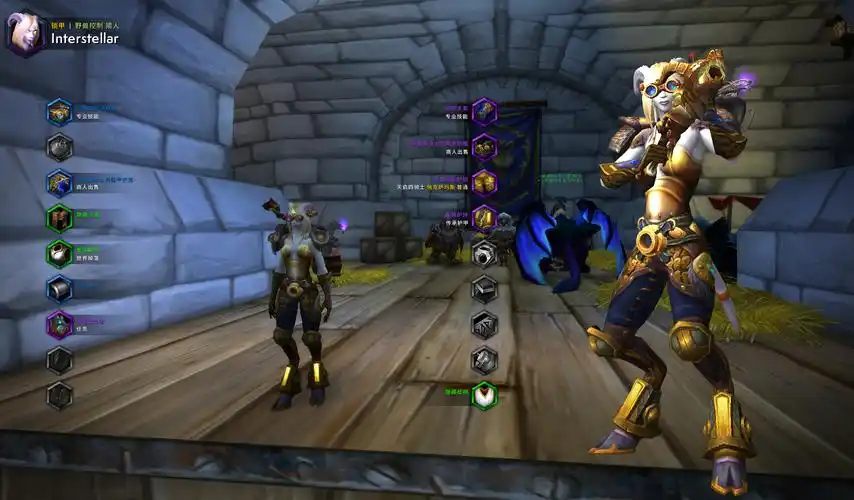
Task: Open the green-bordered wooden crate slot
Action: (60, 218)
